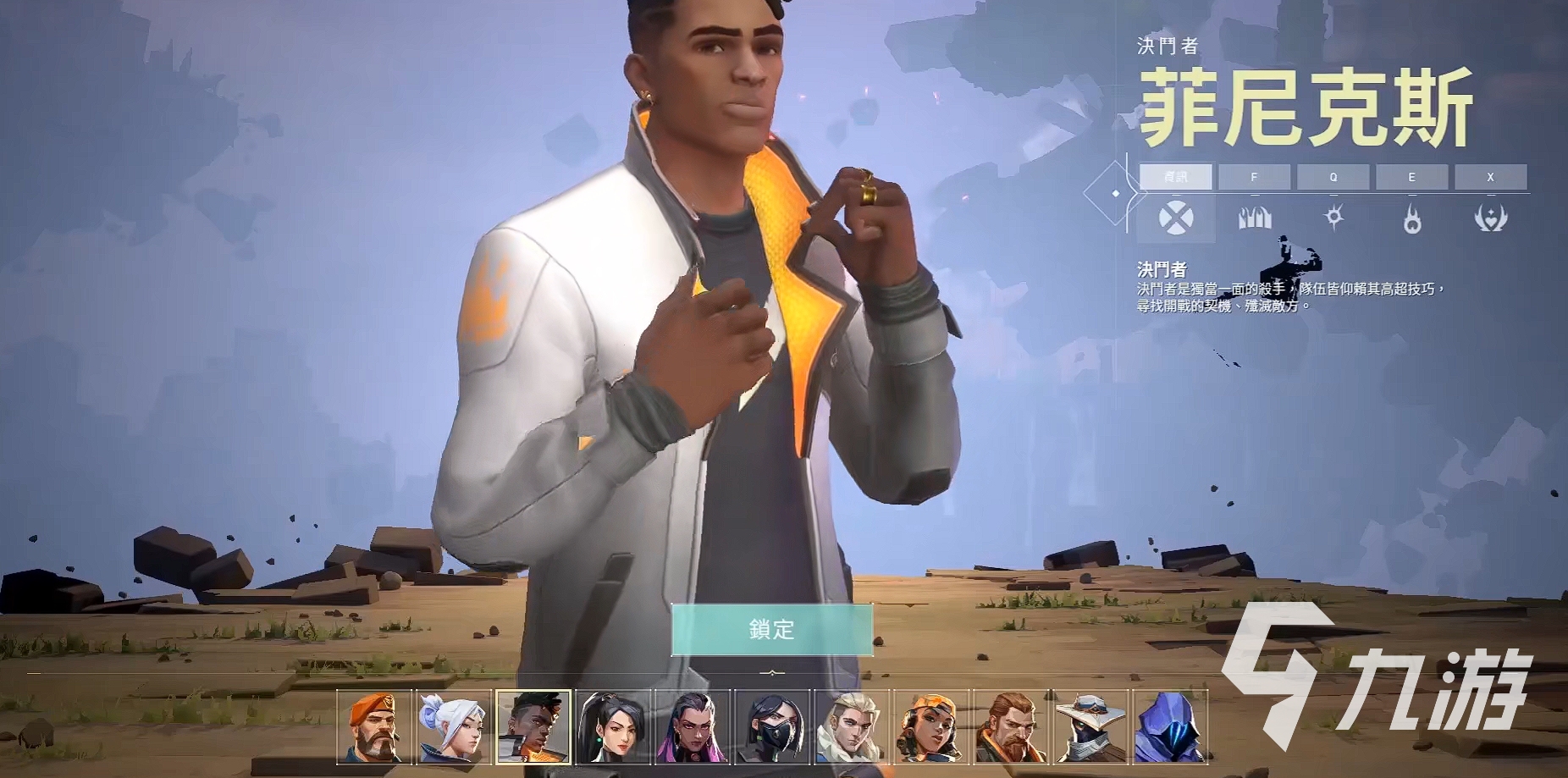View the Hot Hands fireball ability icon

pyautogui.click(x=1411, y=218)
